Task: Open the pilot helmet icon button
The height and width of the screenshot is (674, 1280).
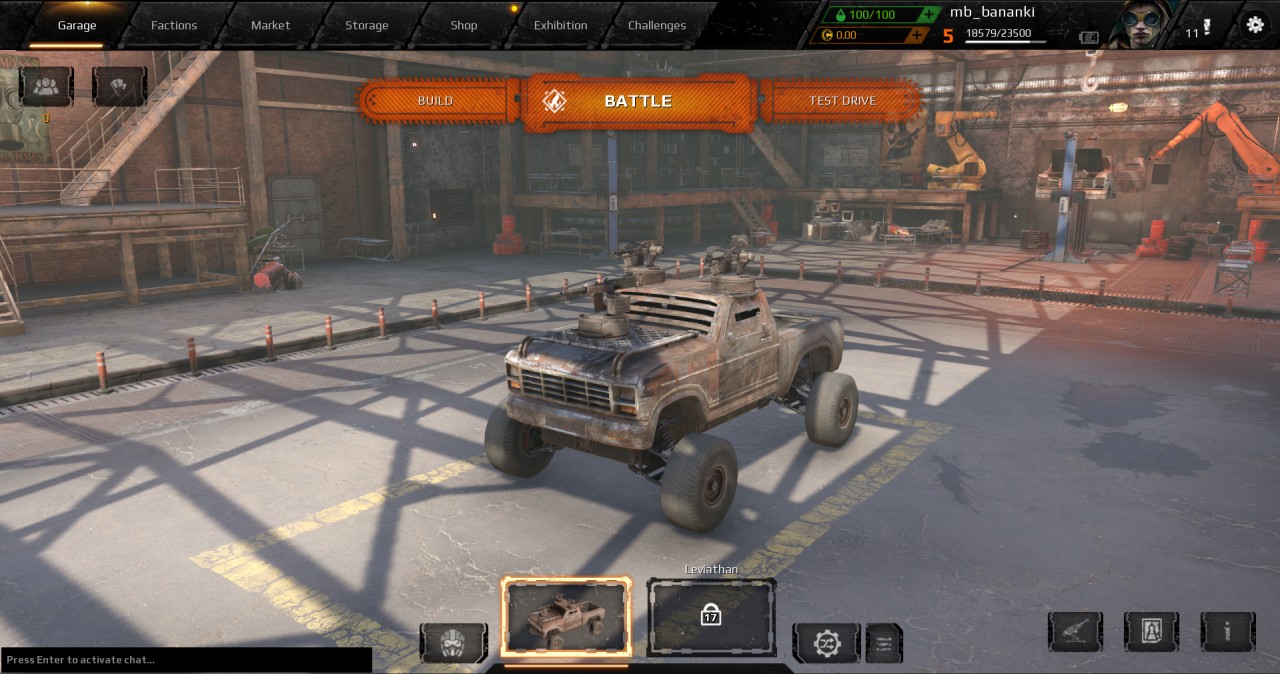Action: [x=454, y=643]
